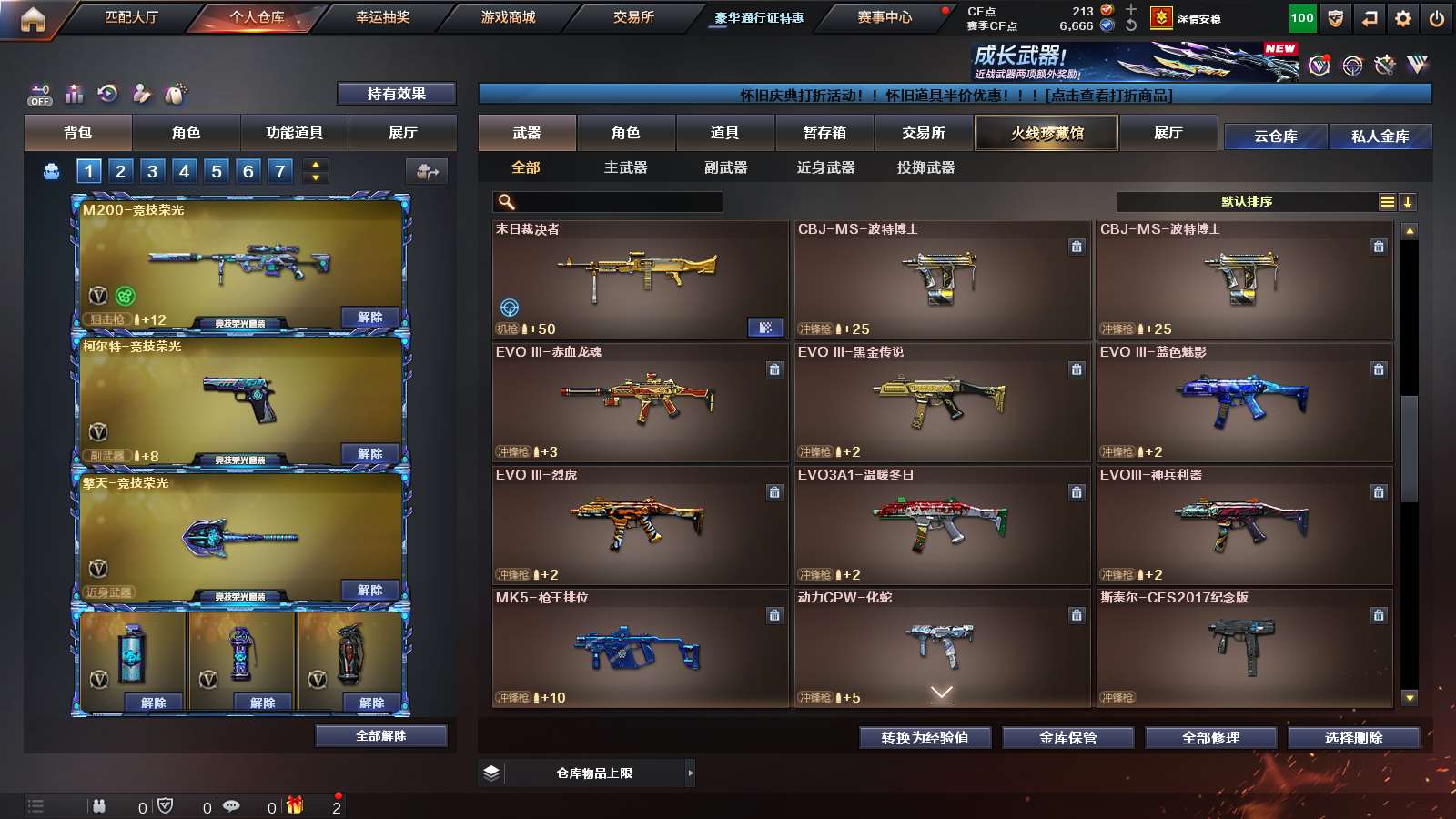
Task: Click 全部解除 to unequip everything
Action: tap(380, 735)
